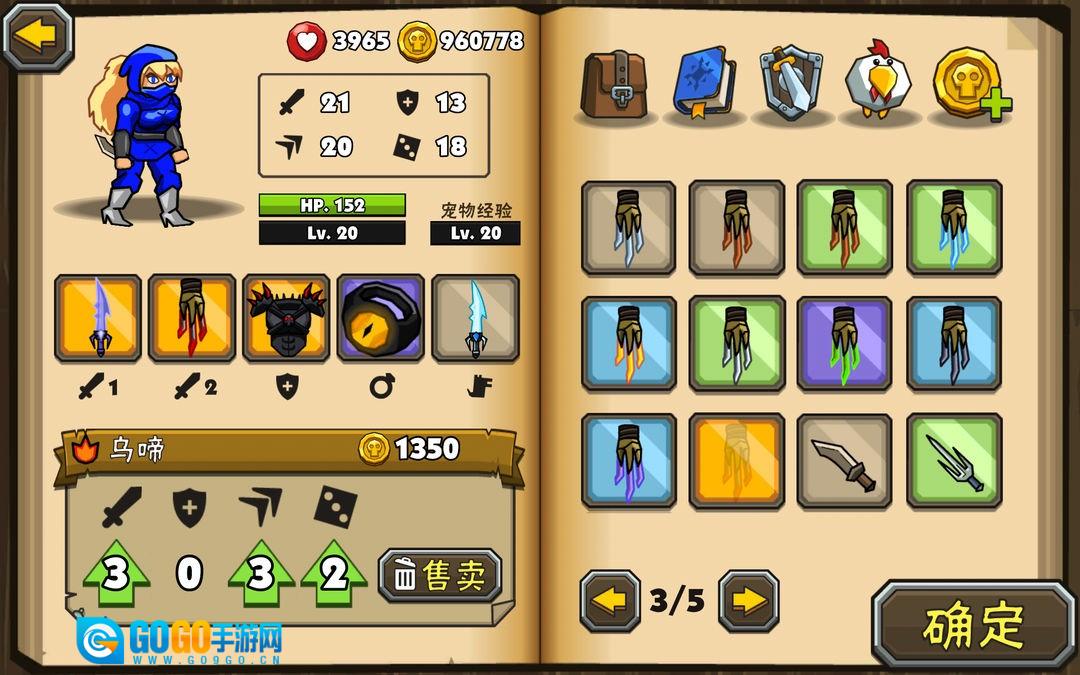This screenshot has height=675, width=1080.
Task: Go to previous inventory page
Action: click(x=610, y=601)
